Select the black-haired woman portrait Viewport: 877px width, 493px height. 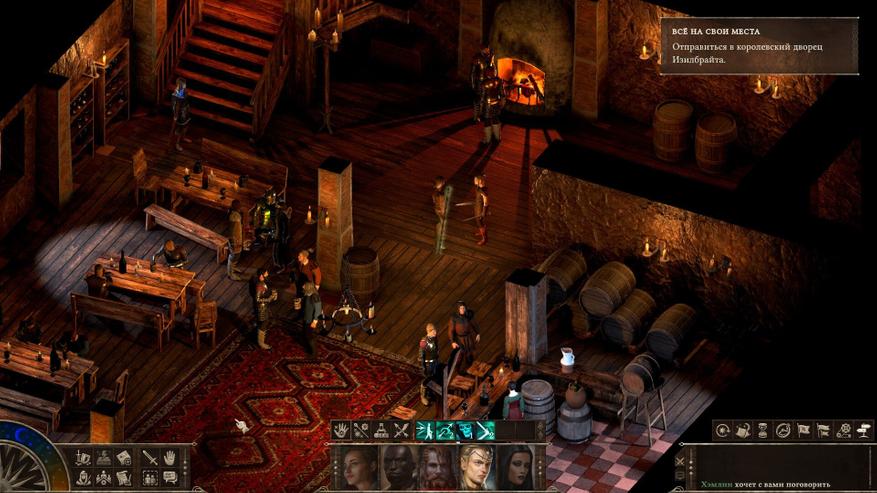pos(516,467)
